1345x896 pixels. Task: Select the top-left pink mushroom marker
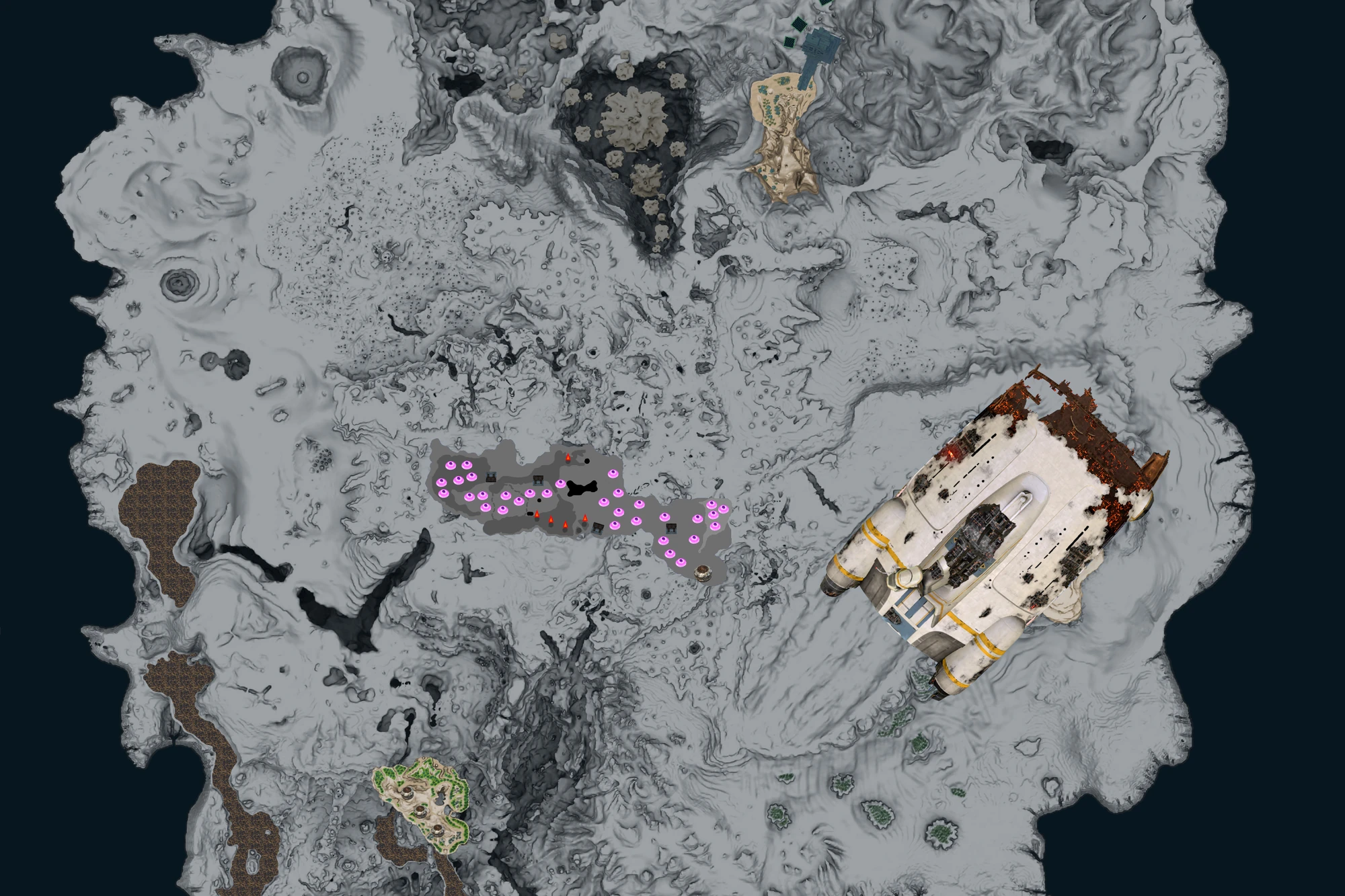[451, 464]
